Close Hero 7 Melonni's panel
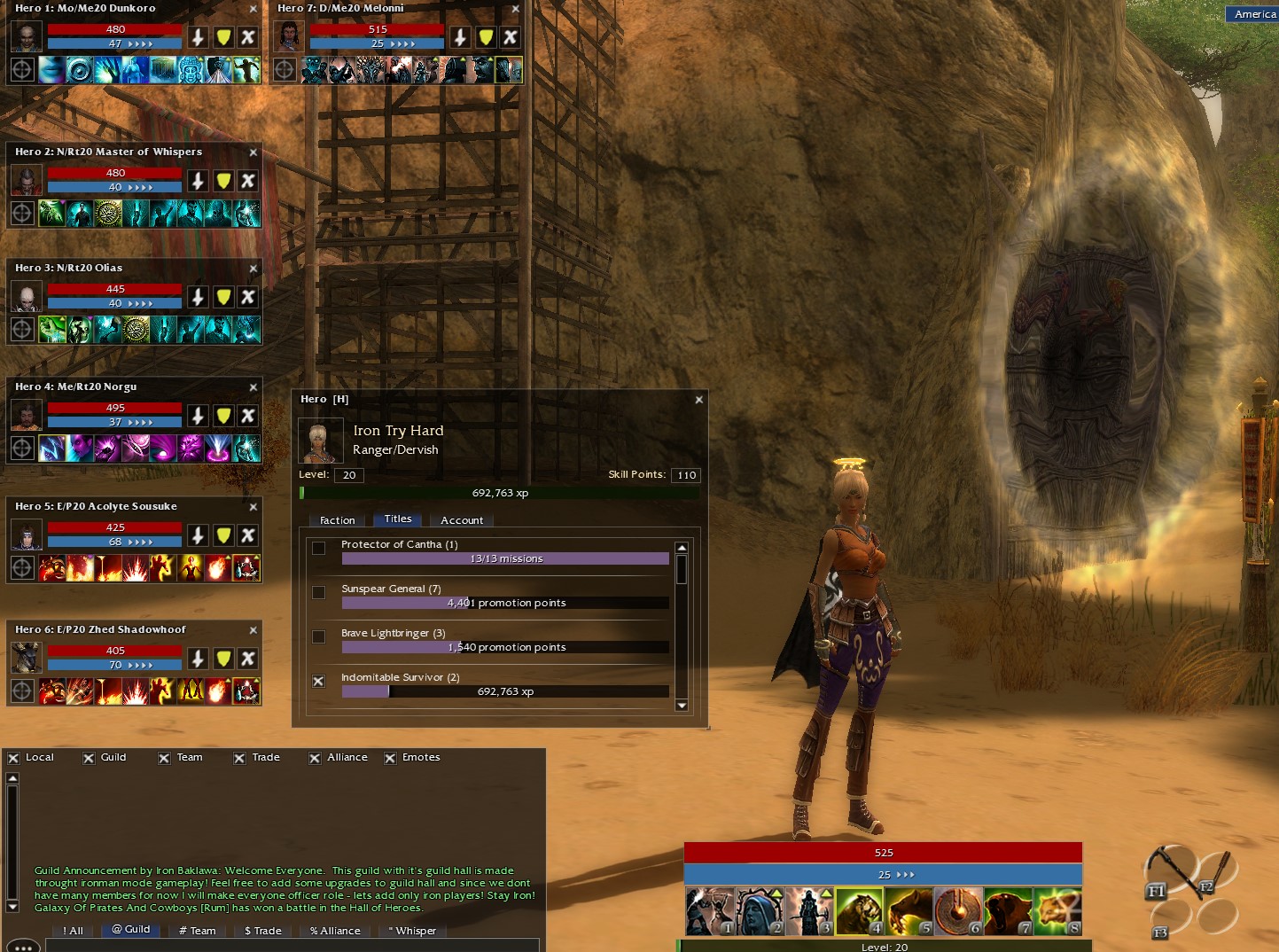This screenshot has height=952, width=1279. click(516, 9)
